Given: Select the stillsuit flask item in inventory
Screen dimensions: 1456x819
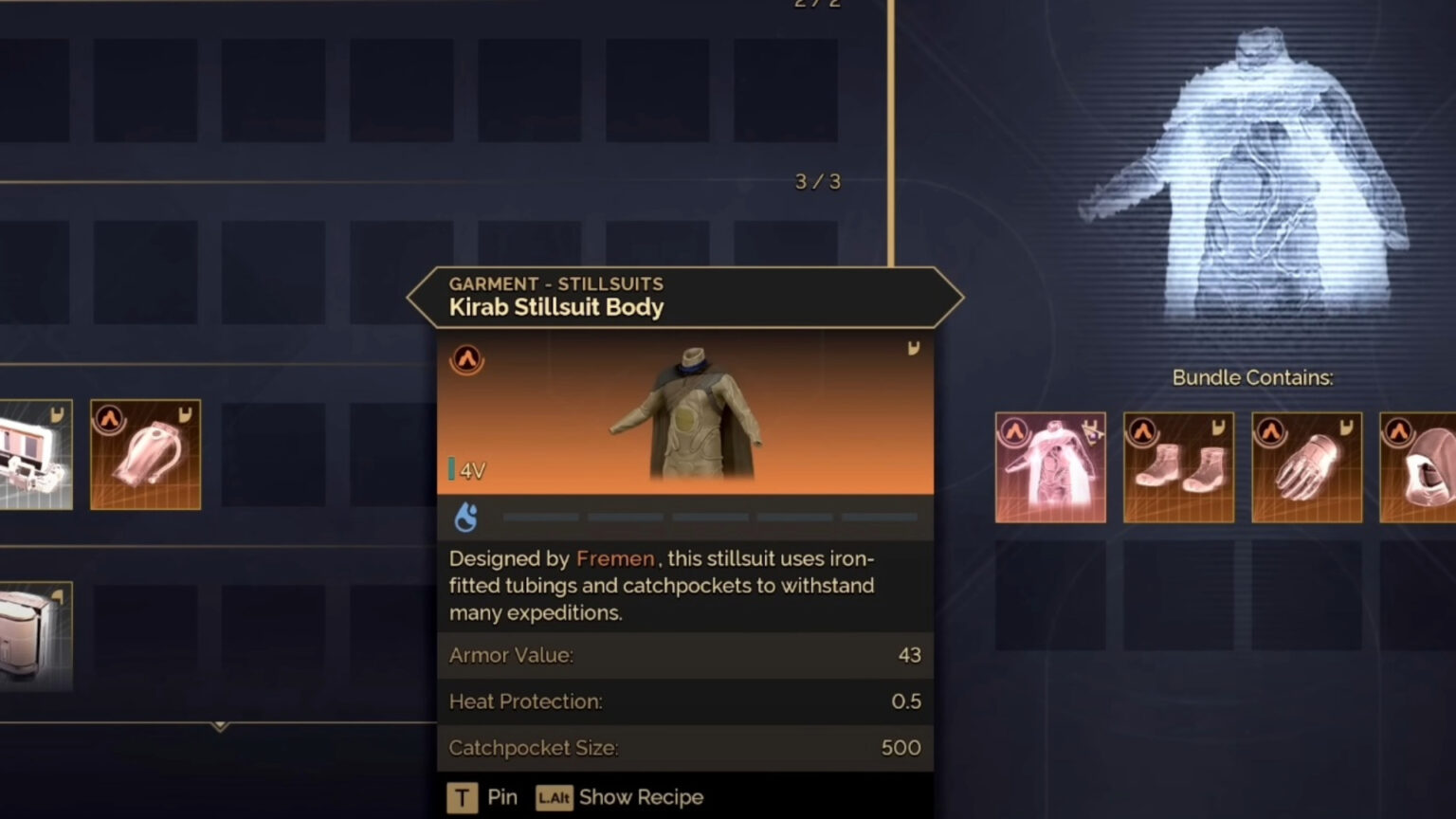Looking at the screenshot, I should tap(144, 455).
